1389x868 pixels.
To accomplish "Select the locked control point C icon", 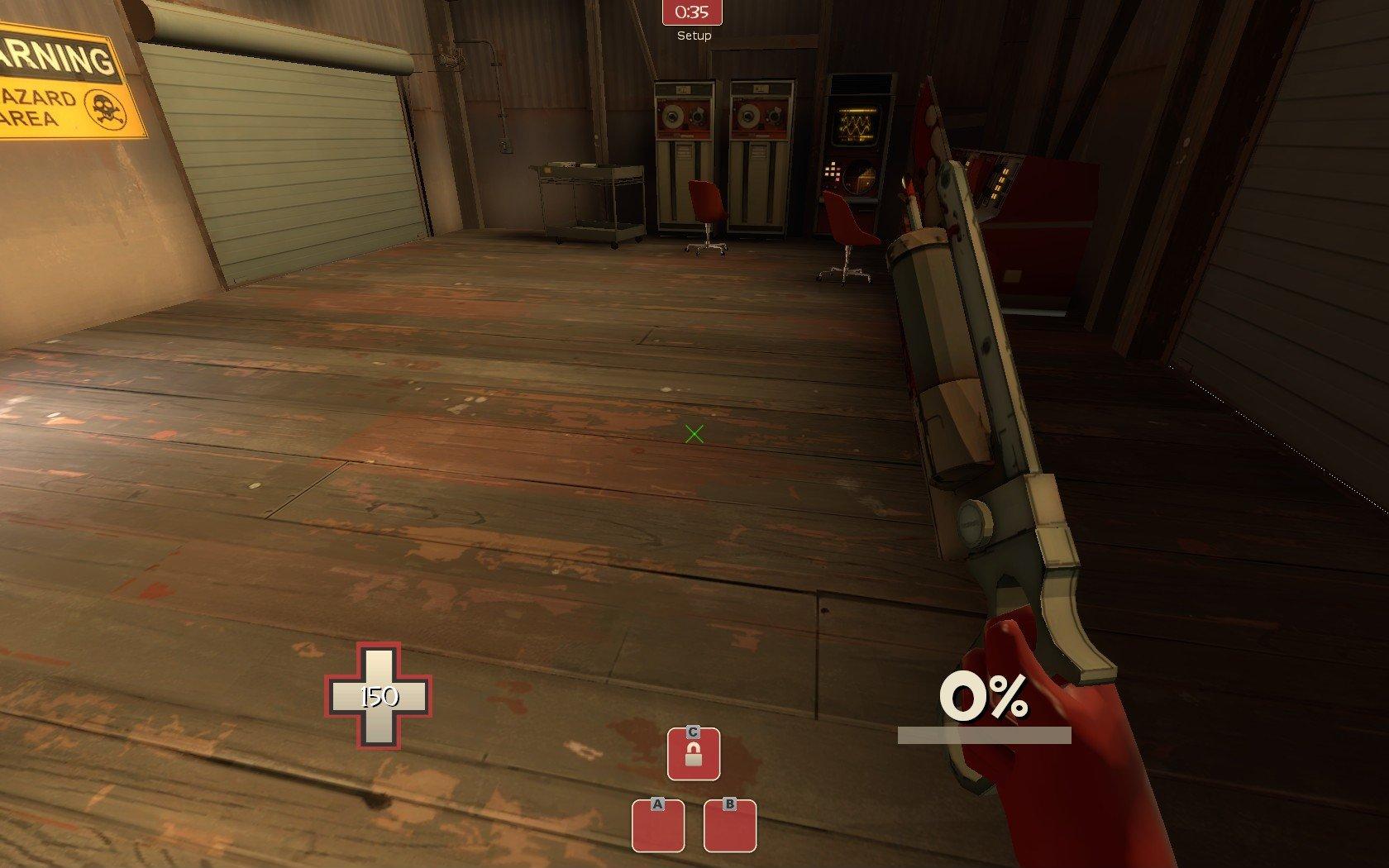I will pos(694,753).
